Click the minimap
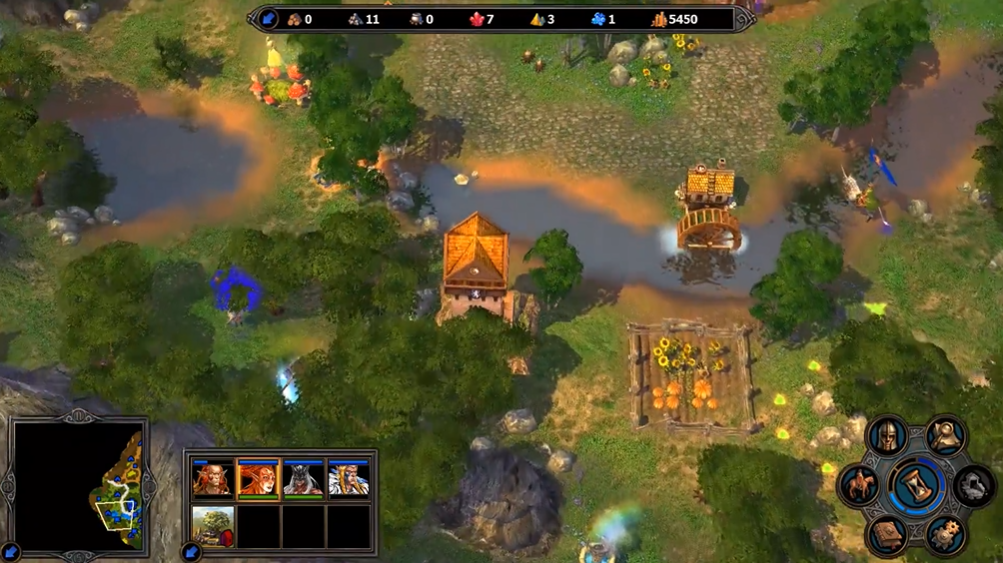The height and width of the screenshot is (563, 1003). click(x=79, y=487)
